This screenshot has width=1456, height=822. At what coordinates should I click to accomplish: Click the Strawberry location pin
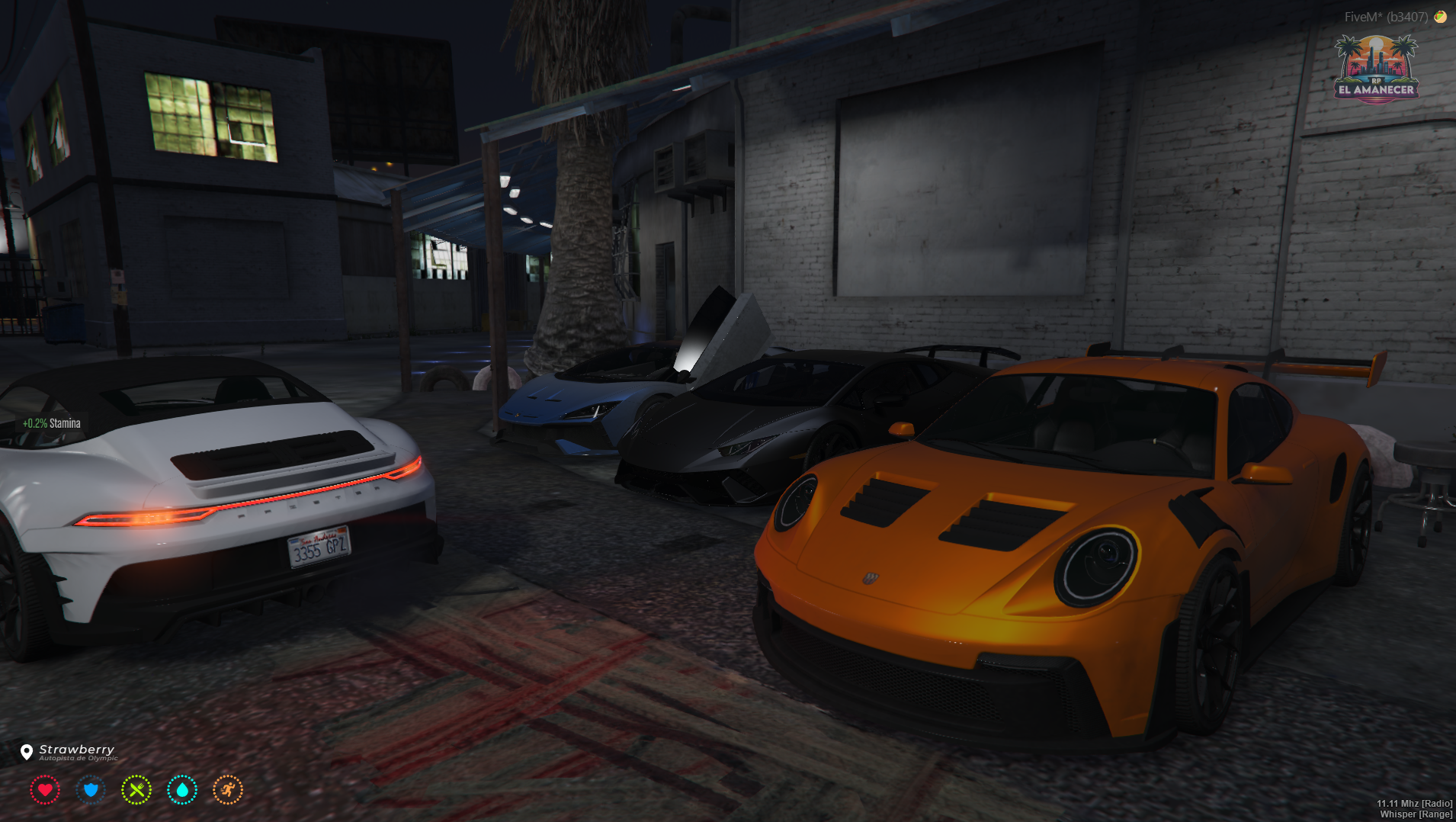coord(27,752)
